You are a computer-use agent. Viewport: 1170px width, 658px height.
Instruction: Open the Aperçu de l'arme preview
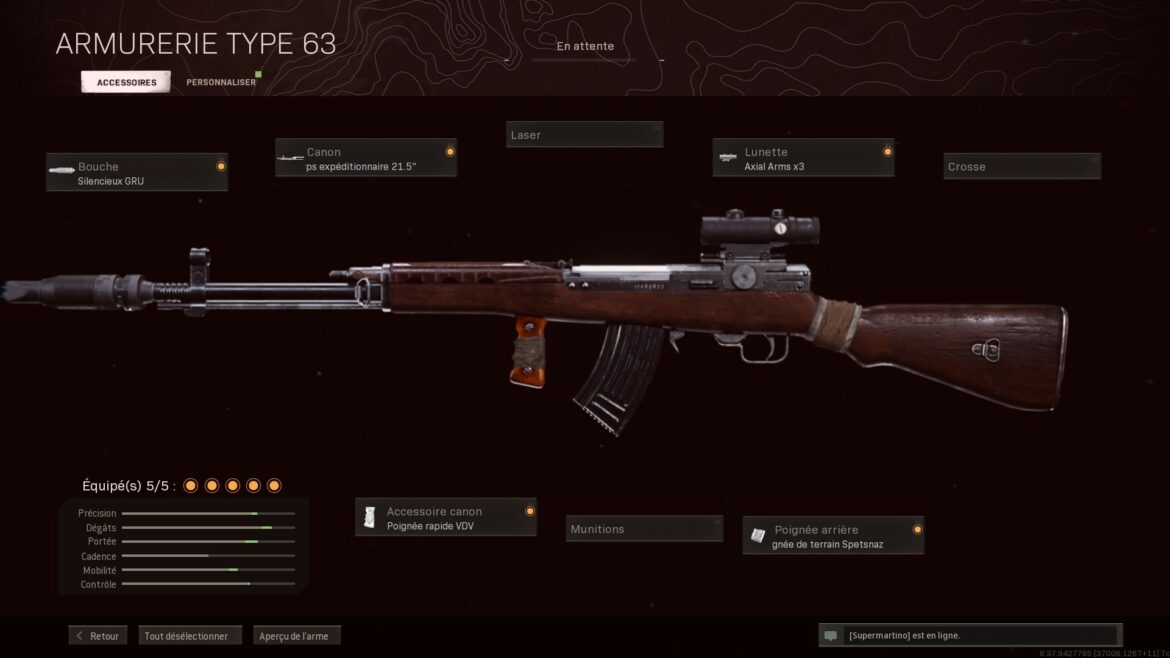pyautogui.click(x=297, y=635)
